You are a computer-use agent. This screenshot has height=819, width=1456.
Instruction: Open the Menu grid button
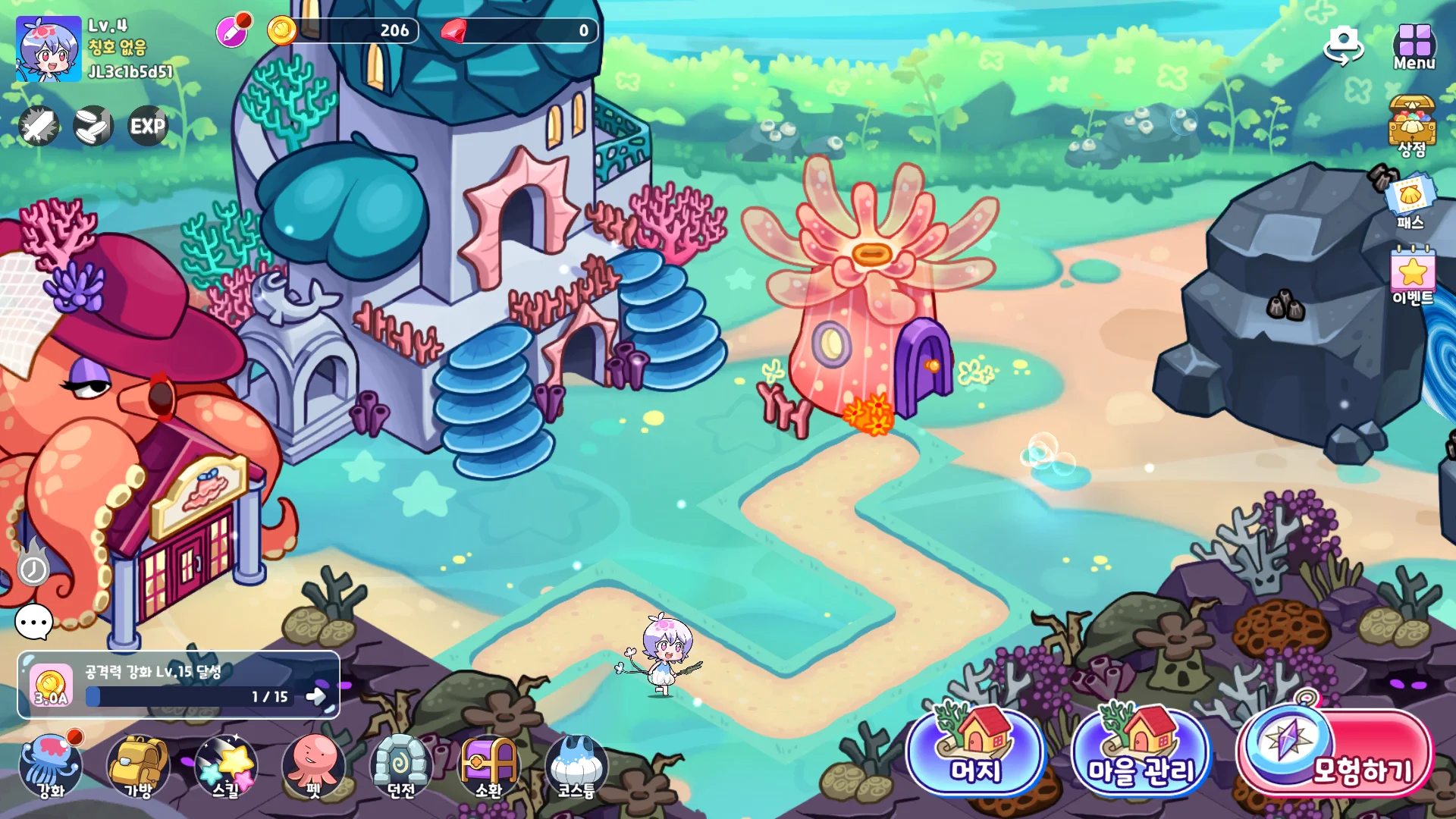1414,47
